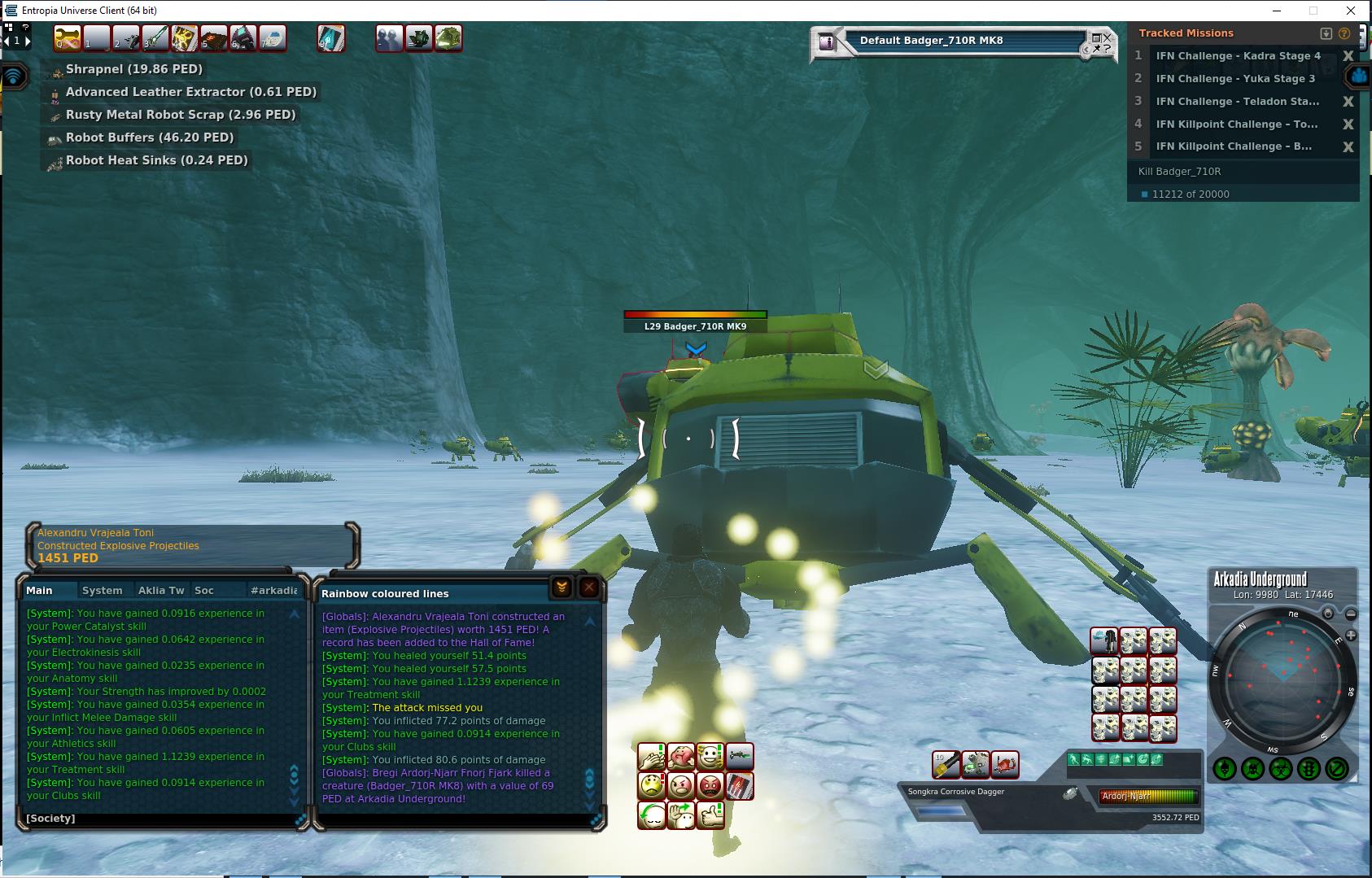Open the Tracked Missions help icon

pos(1344,33)
